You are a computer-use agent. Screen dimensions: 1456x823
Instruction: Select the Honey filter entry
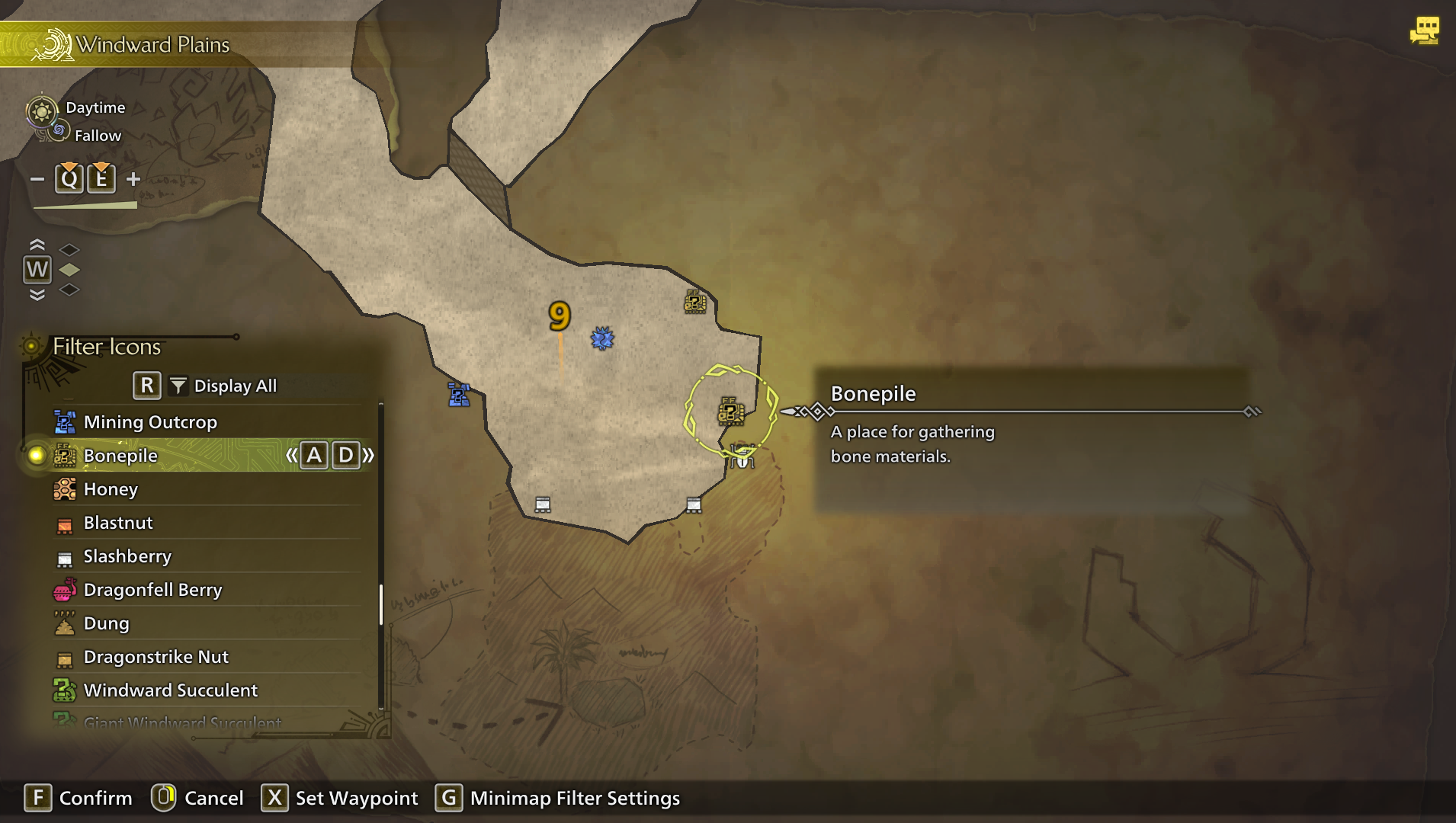coord(111,489)
